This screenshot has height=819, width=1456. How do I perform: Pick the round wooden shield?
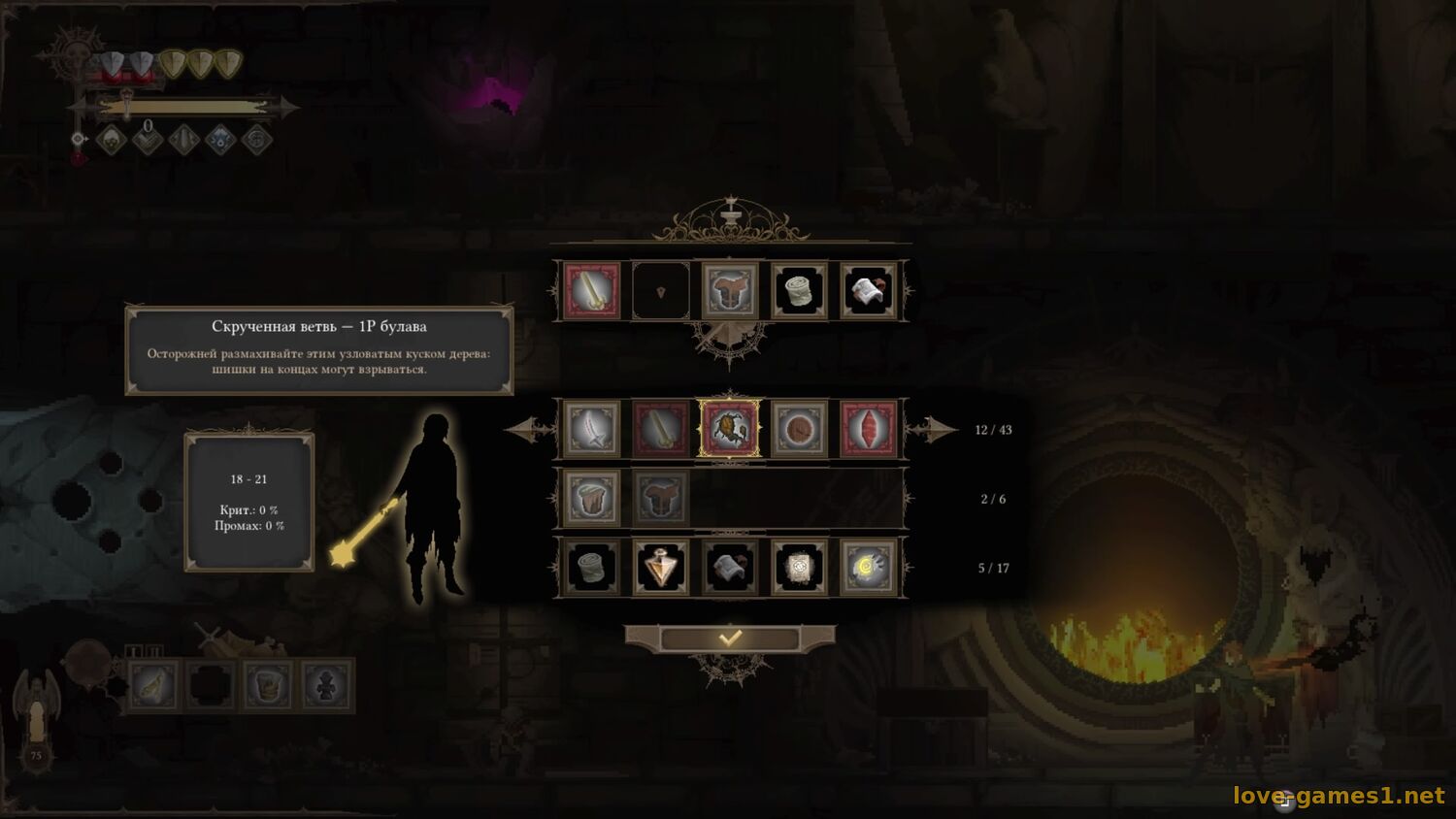click(799, 429)
